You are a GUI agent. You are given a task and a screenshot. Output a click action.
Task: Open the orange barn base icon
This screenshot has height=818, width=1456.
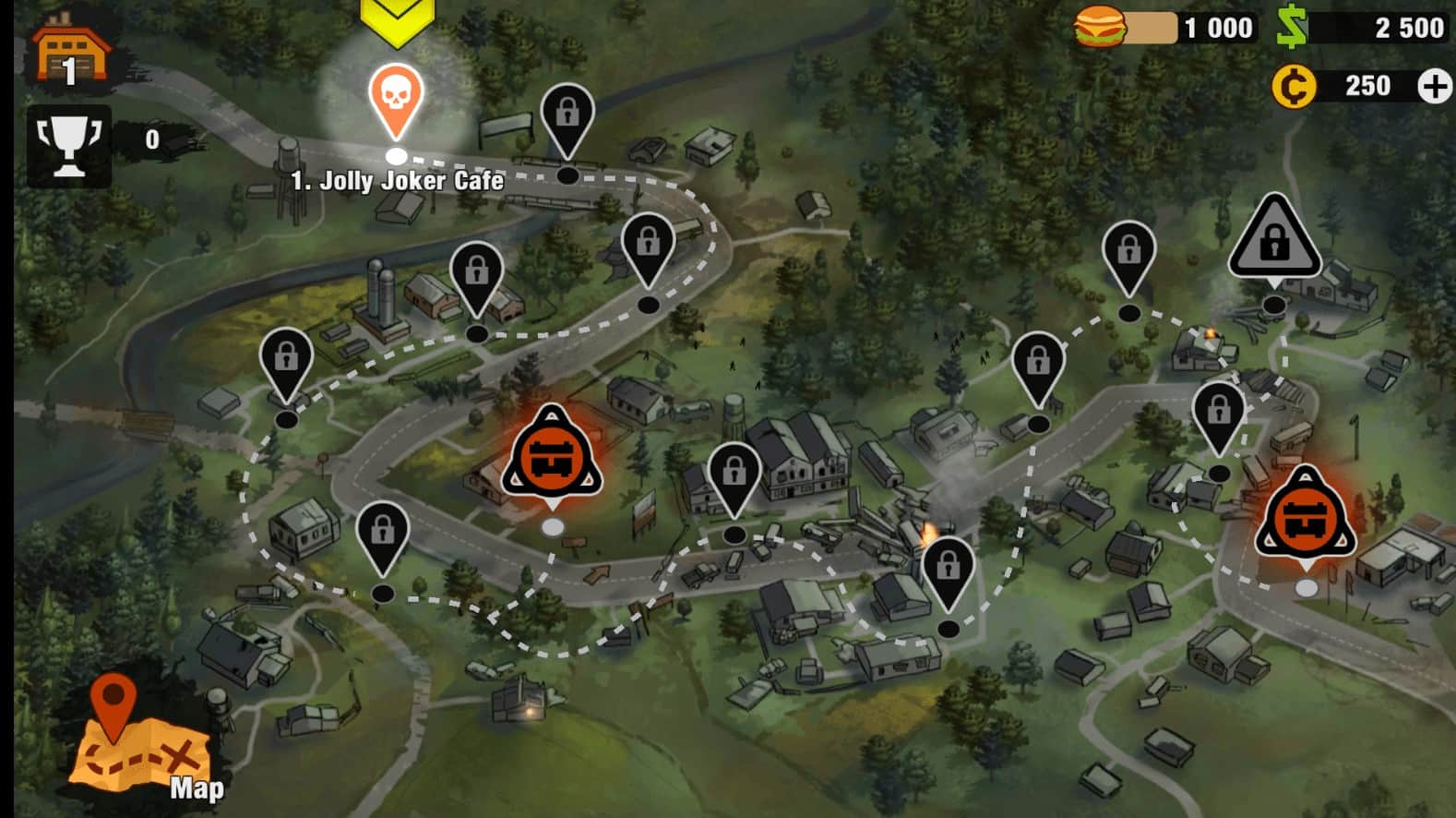pyautogui.click(x=70, y=53)
